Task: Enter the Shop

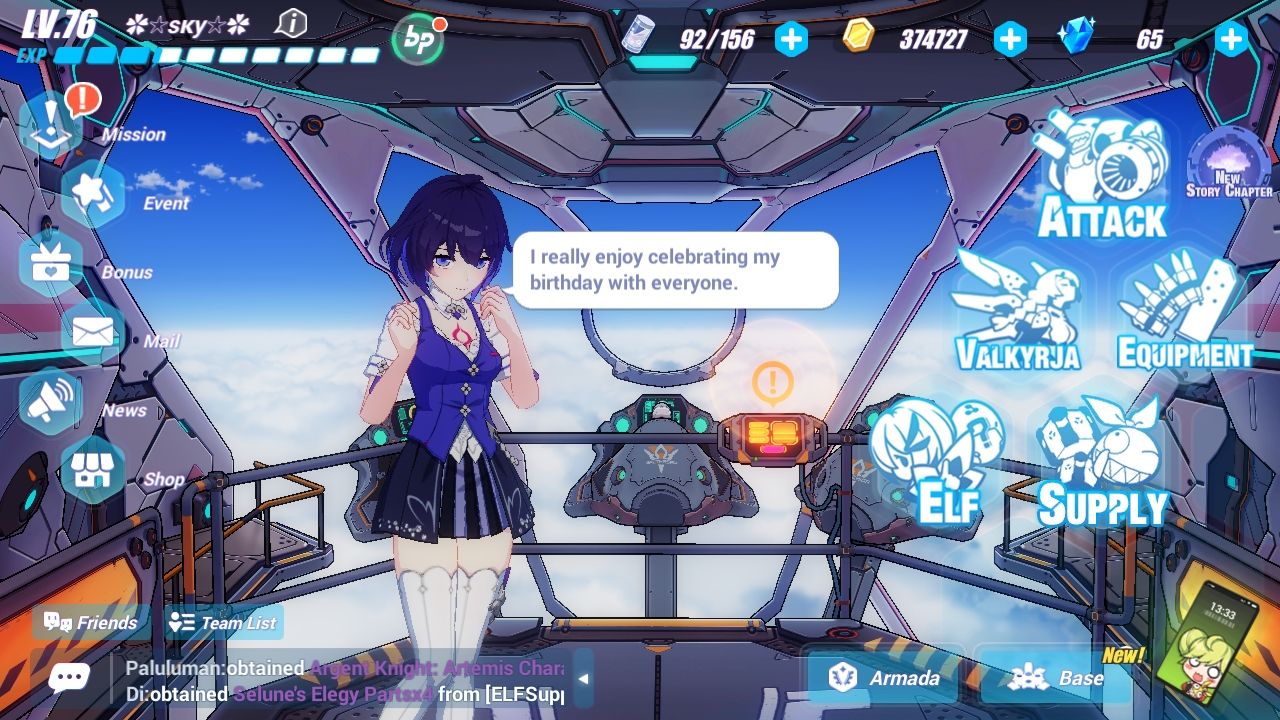Action: [x=93, y=470]
